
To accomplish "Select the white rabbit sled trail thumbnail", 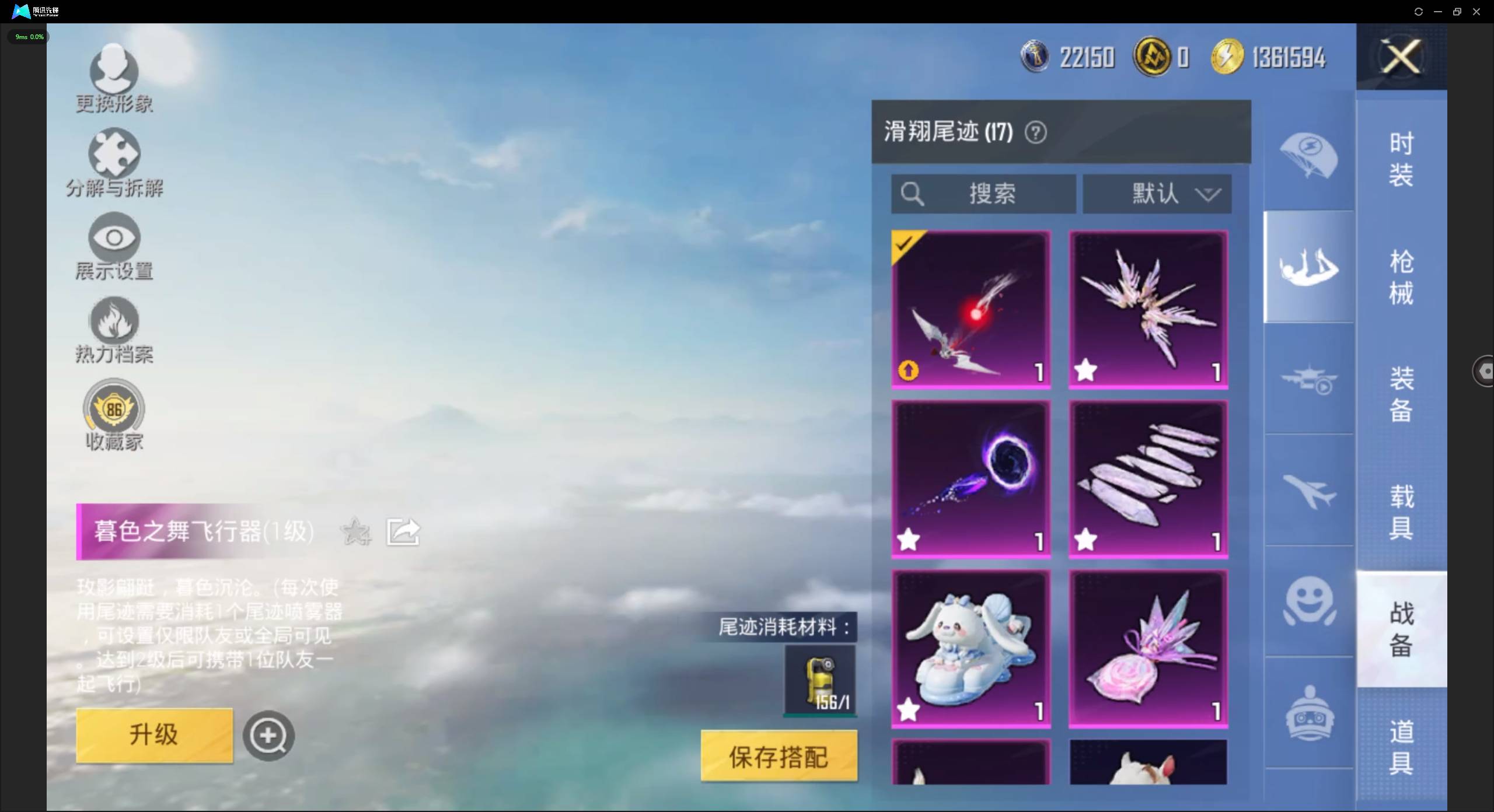I will (971, 647).
